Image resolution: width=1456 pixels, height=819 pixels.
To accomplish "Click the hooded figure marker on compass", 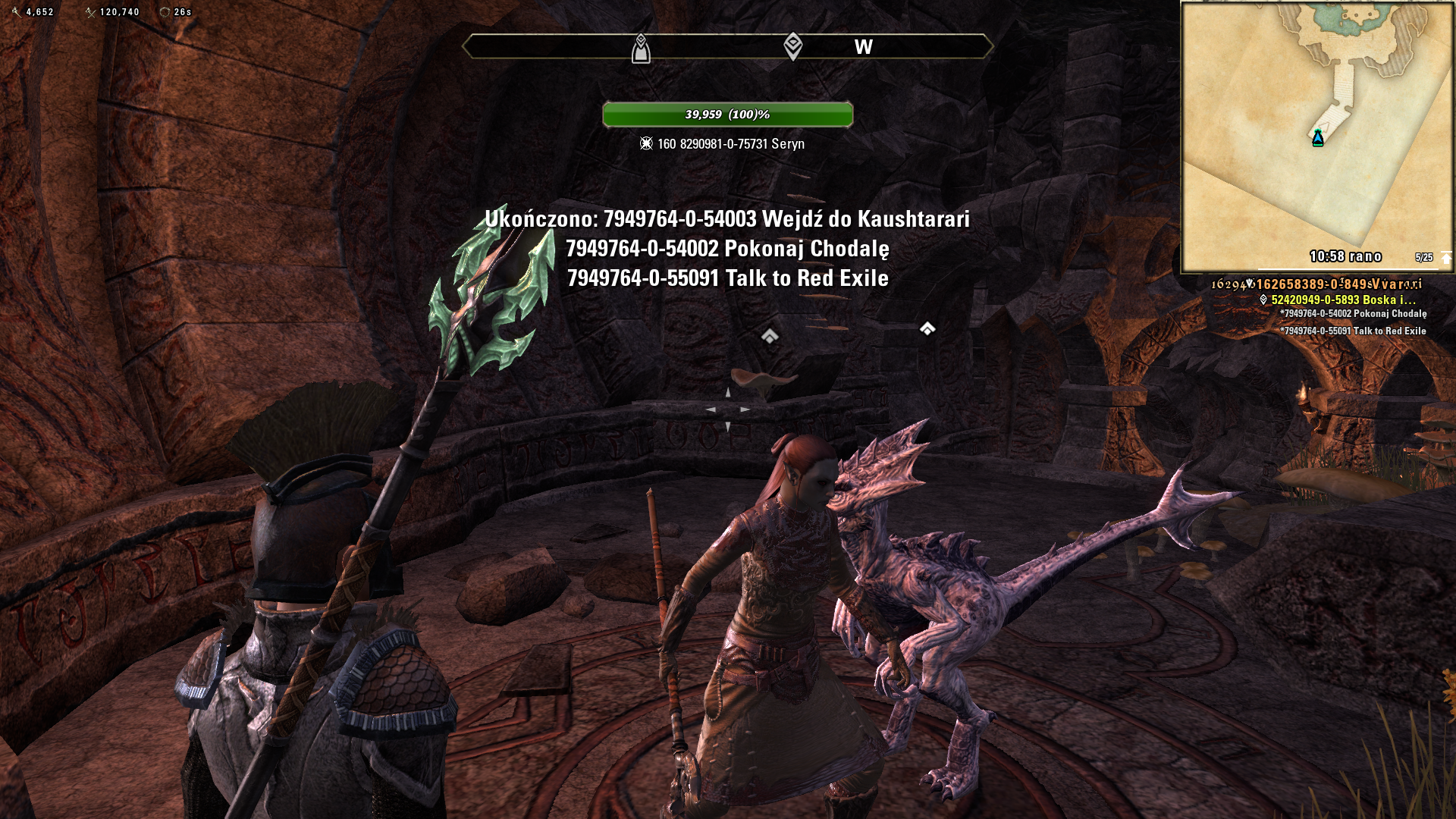I will 641,49.
